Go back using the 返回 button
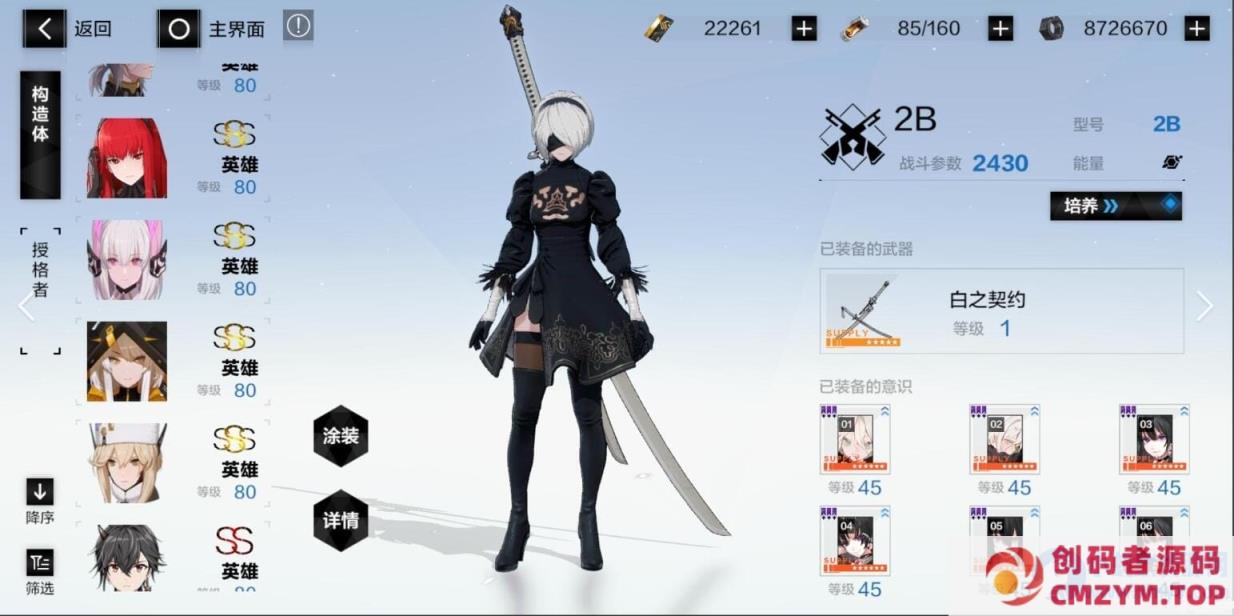Viewport: 1234px width, 616px height. (70, 29)
